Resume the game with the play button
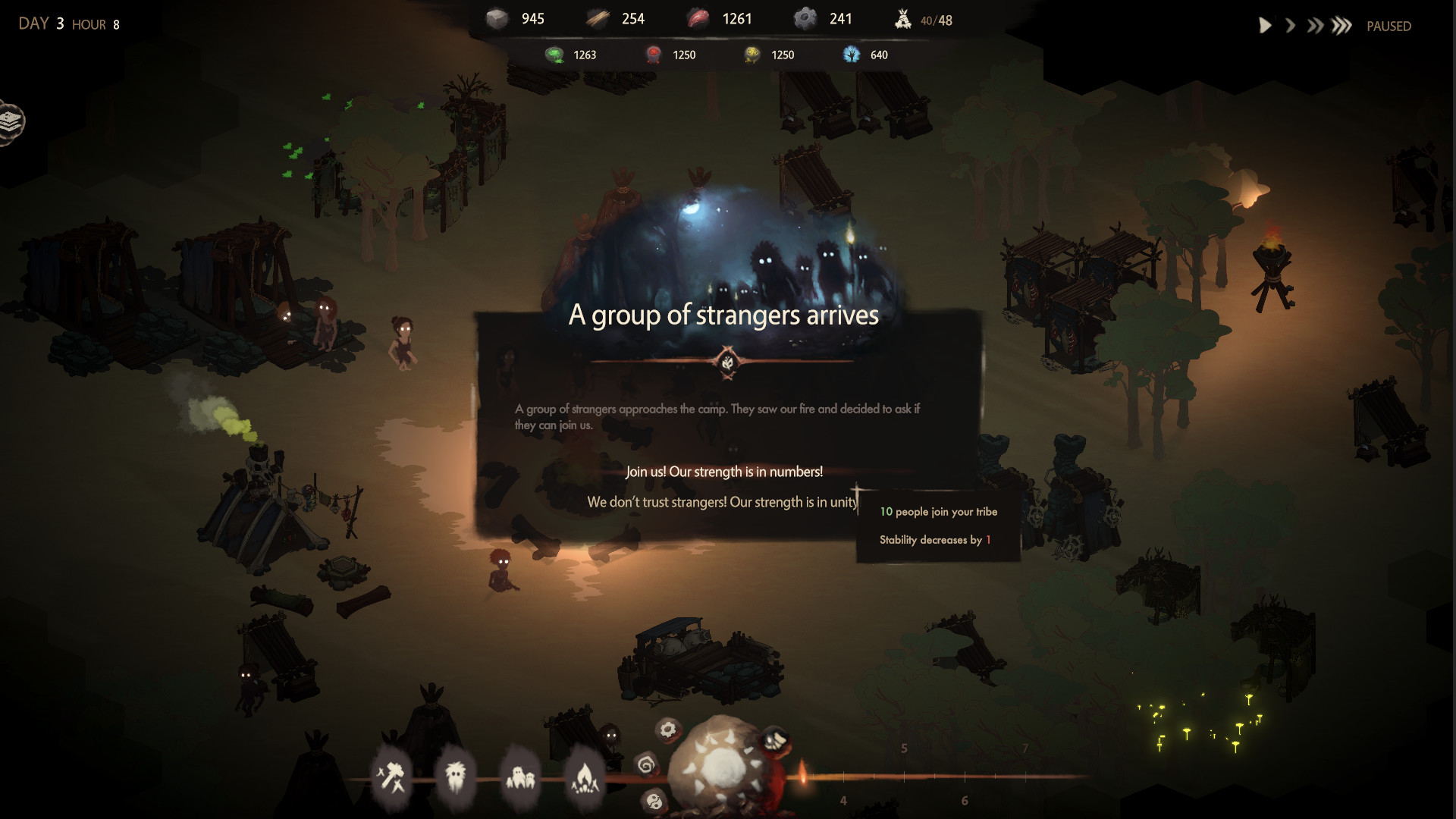 1264,25
